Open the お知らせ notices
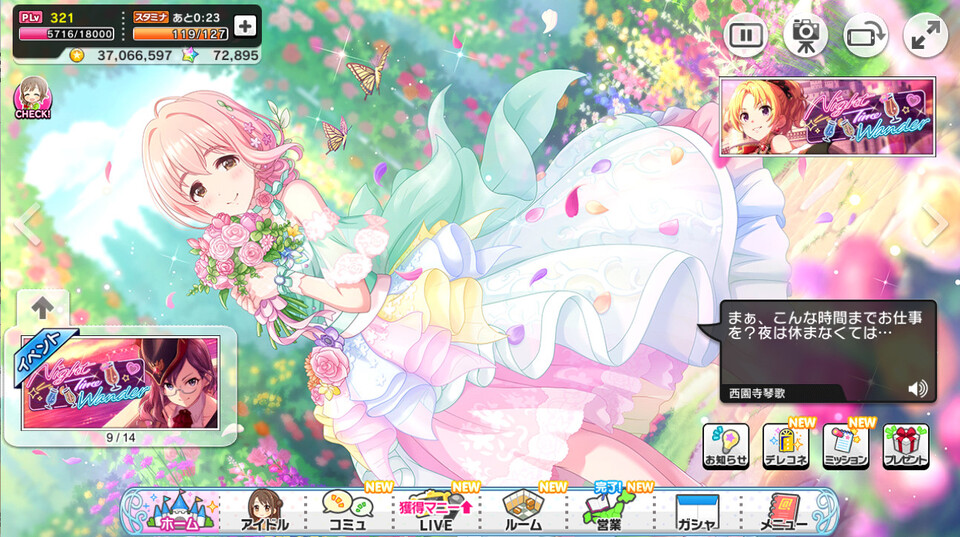The image size is (960, 537). pyautogui.click(x=725, y=446)
